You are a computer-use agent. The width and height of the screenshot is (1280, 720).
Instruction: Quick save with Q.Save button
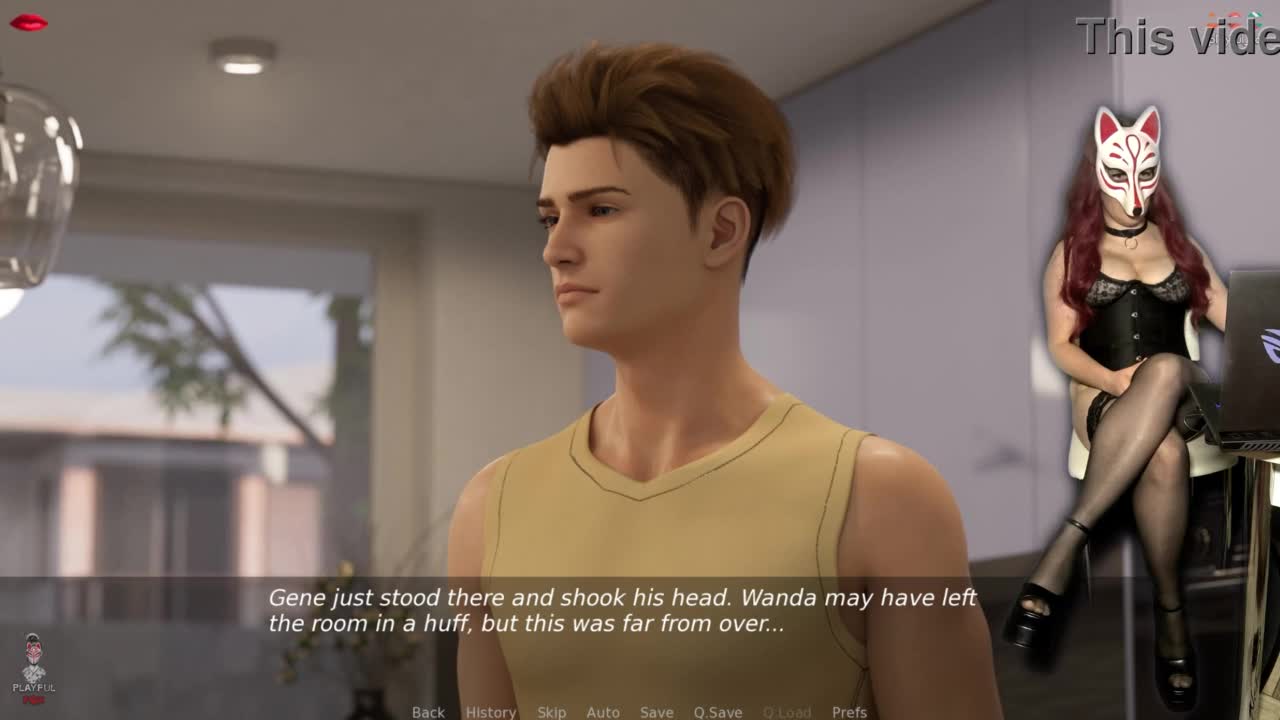(x=718, y=712)
